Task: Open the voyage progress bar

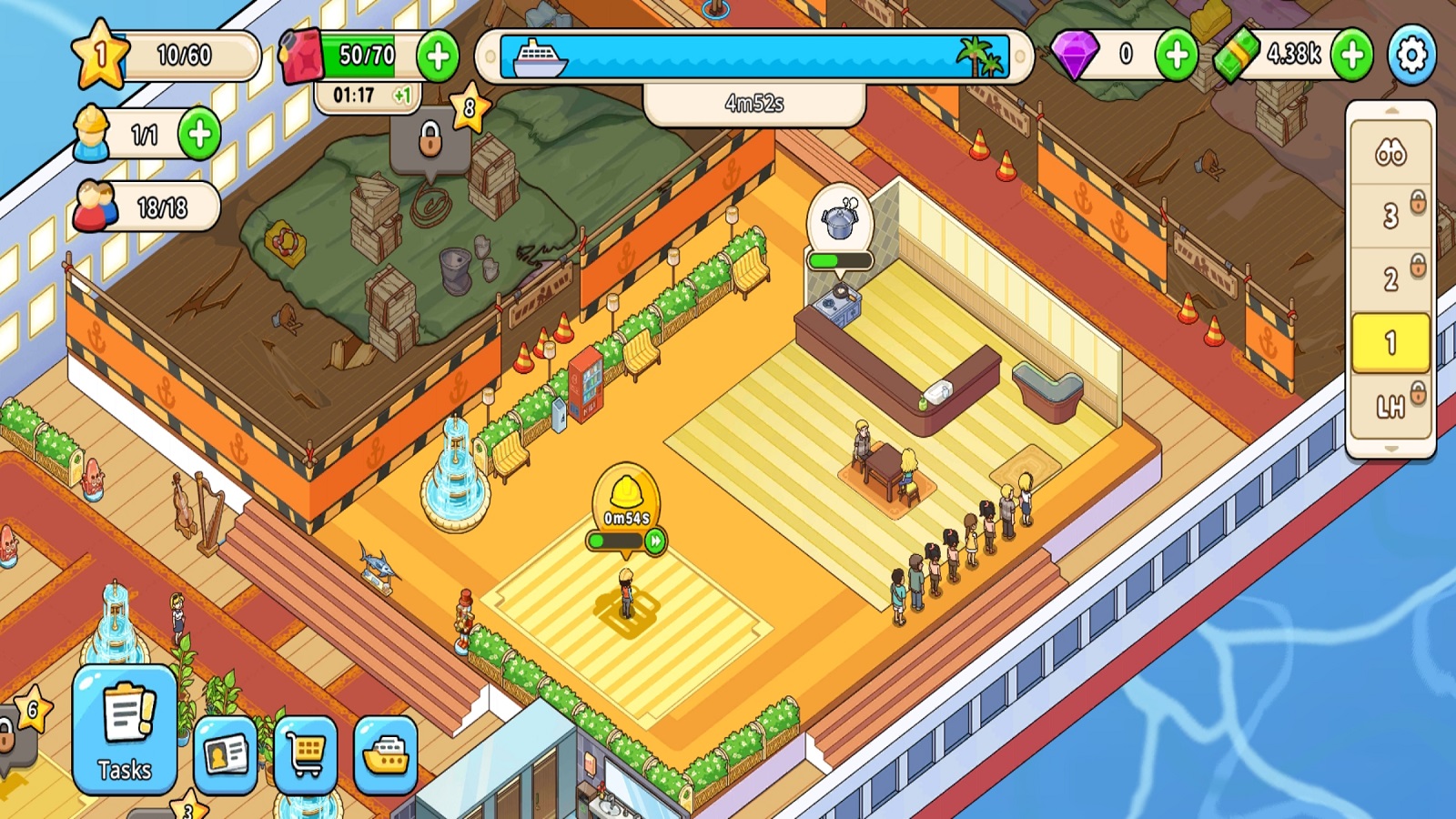Action: (754, 56)
